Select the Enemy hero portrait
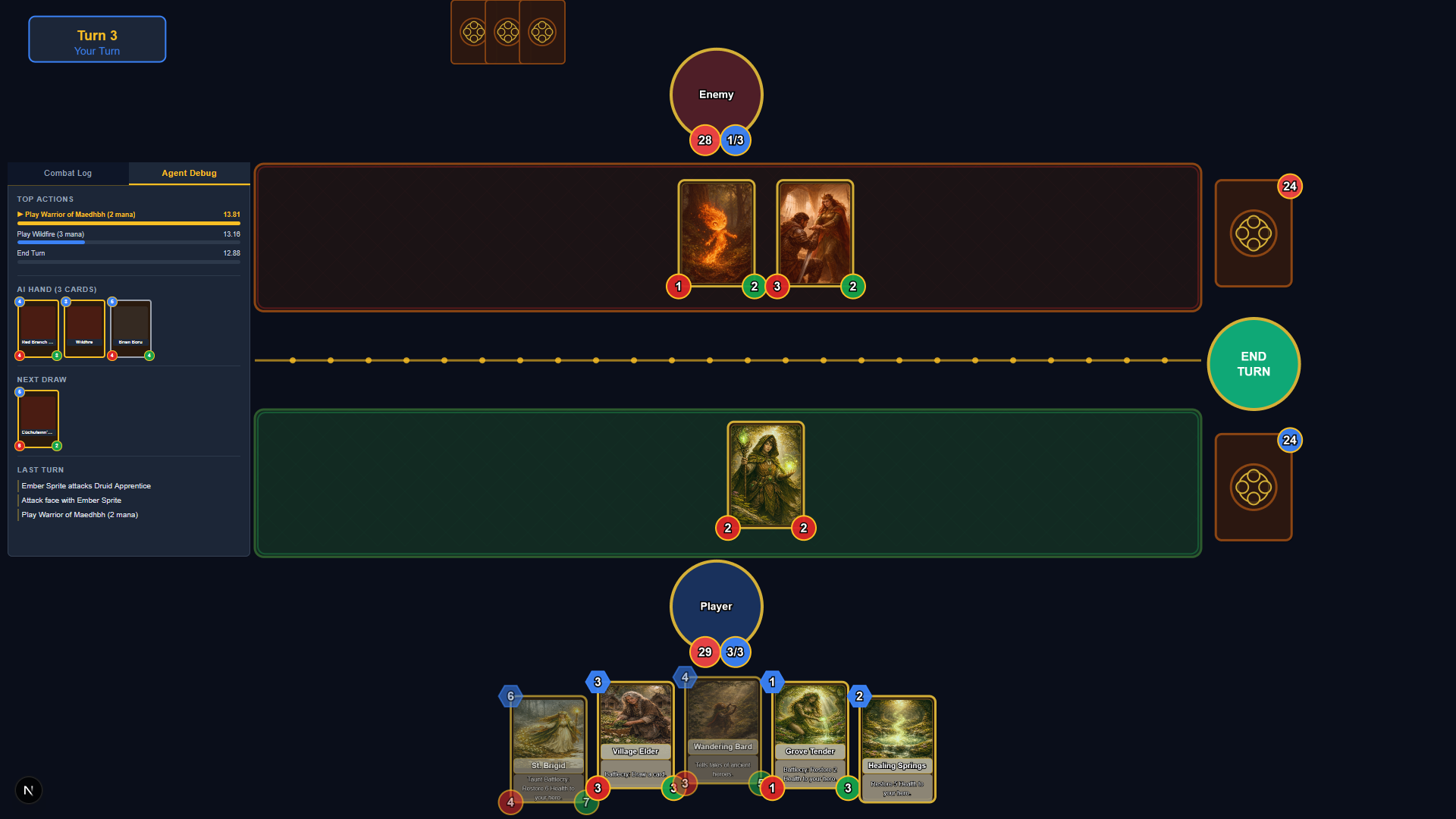 tap(716, 94)
